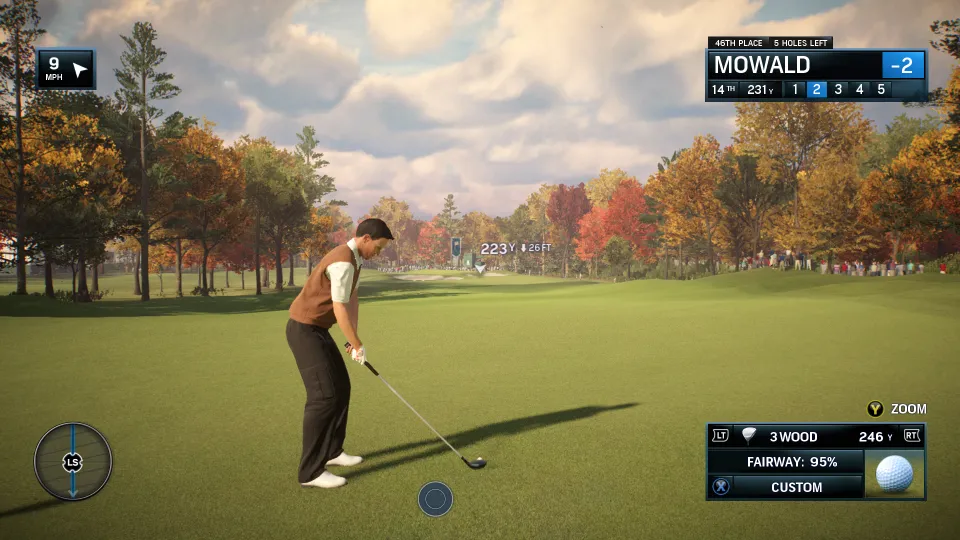
Task: Choose stroke number 3 in scorecard
Action: (x=838, y=89)
